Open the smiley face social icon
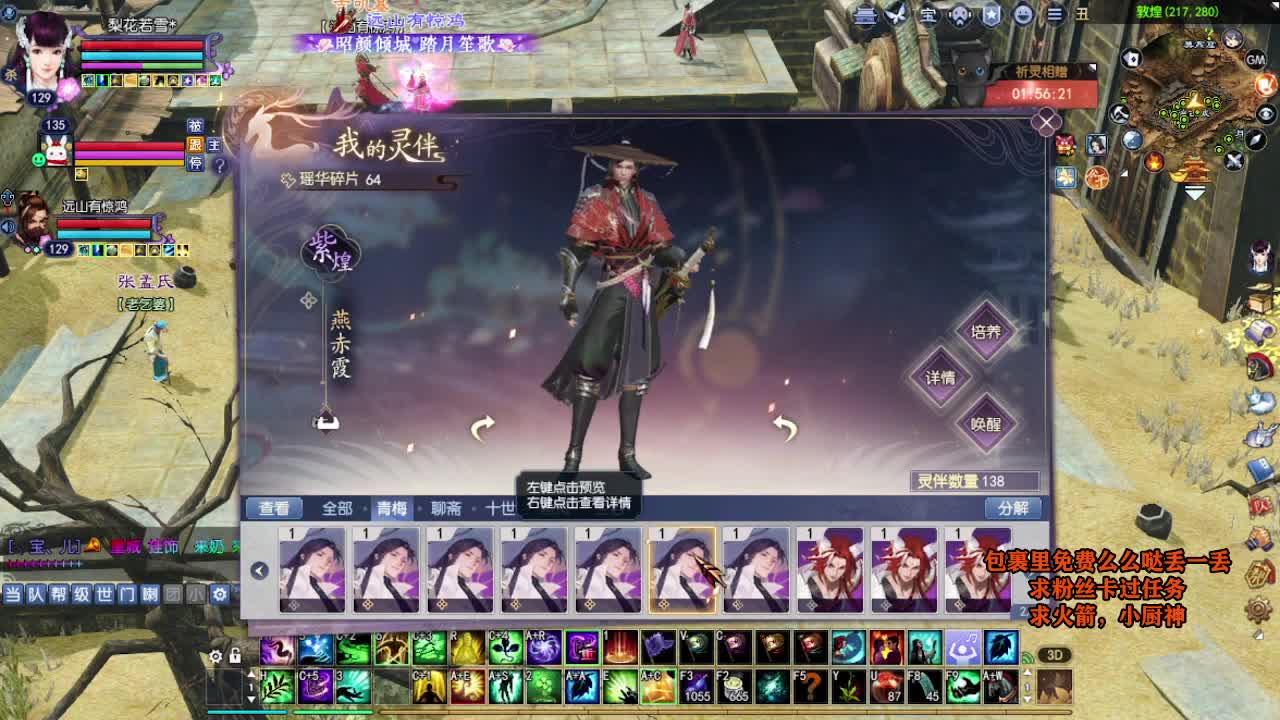The width and height of the screenshot is (1280, 720). [1022, 15]
